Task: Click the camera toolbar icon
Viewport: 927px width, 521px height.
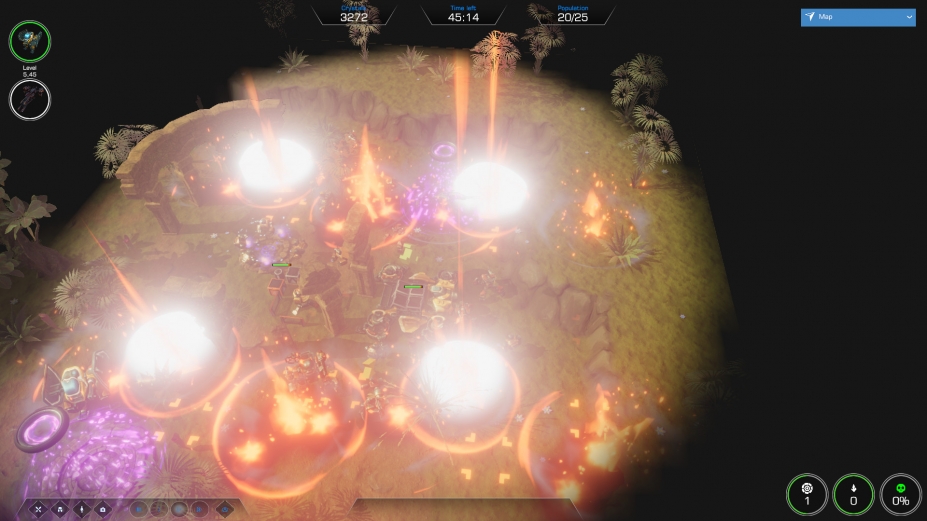Action: click(x=102, y=509)
